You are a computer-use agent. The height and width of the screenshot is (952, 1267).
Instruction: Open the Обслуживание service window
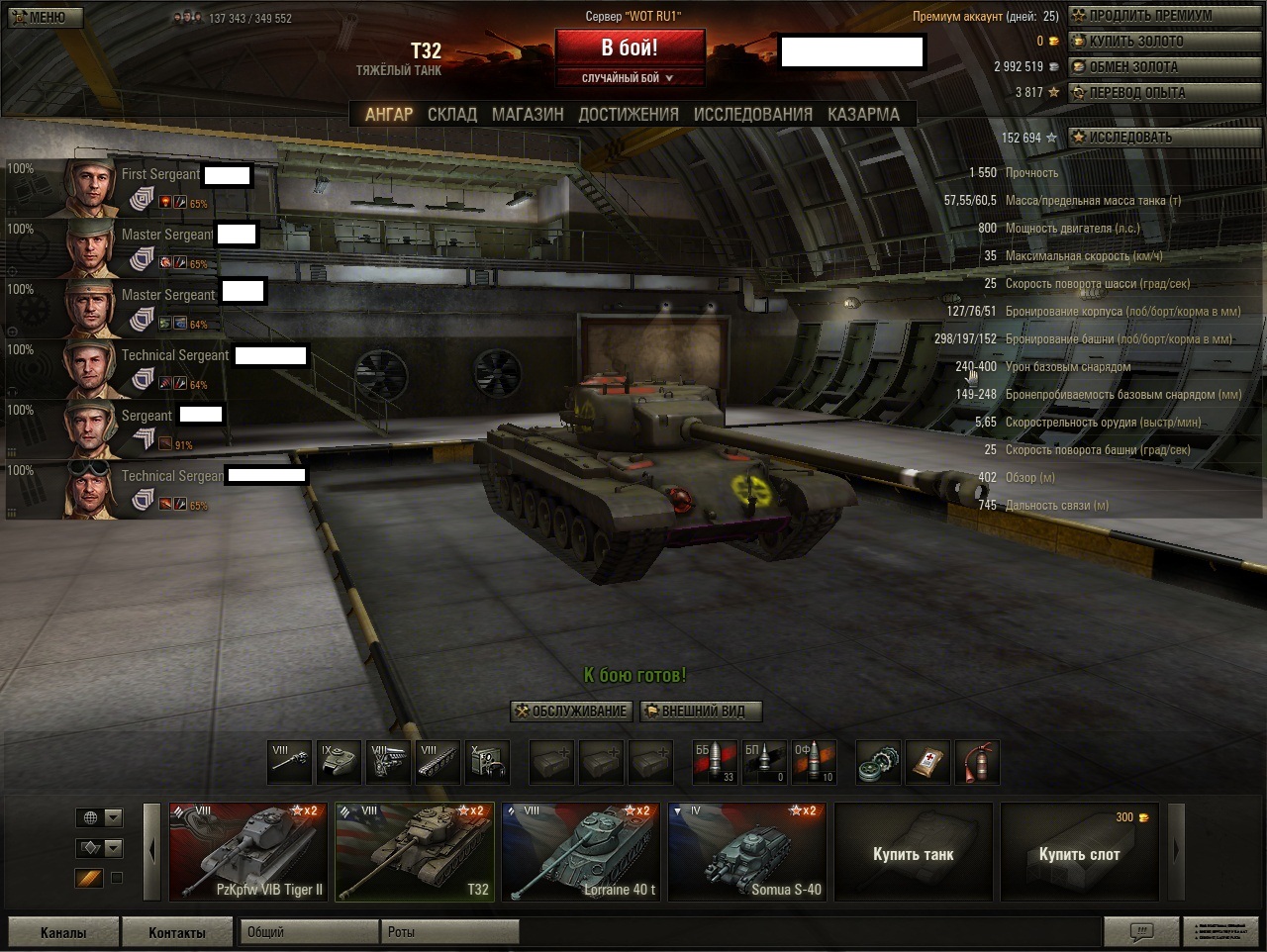(x=571, y=711)
